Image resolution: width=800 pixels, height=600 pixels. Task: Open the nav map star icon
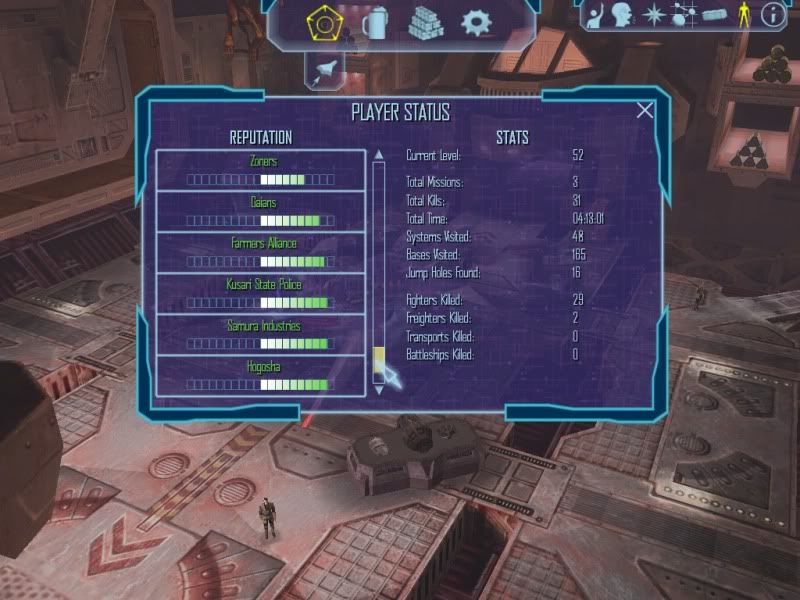pos(655,15)
